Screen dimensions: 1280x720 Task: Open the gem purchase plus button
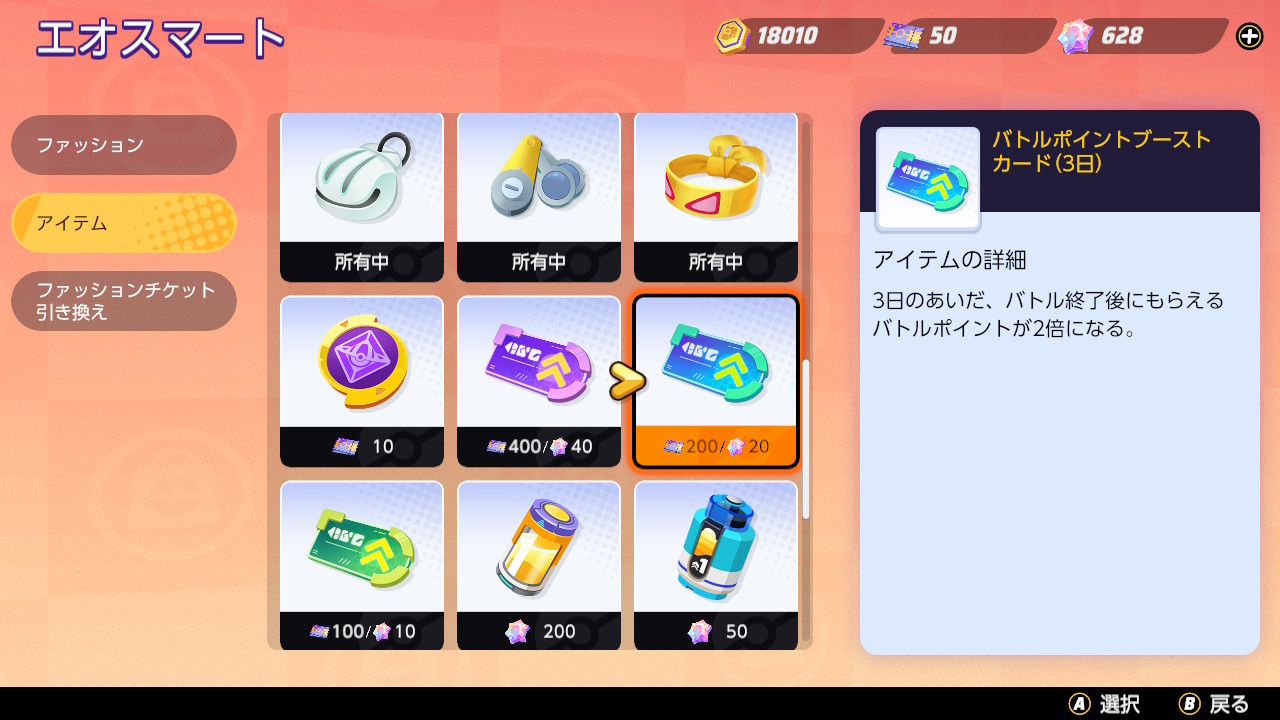click(1248, 36)
